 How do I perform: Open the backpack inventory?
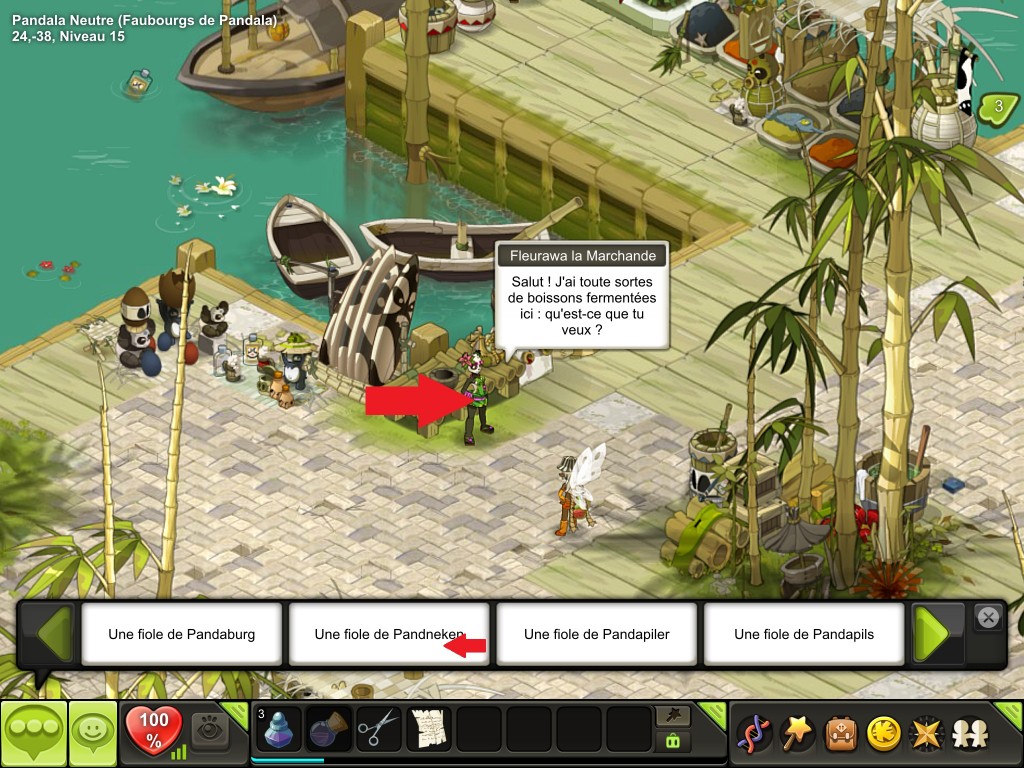840,734
